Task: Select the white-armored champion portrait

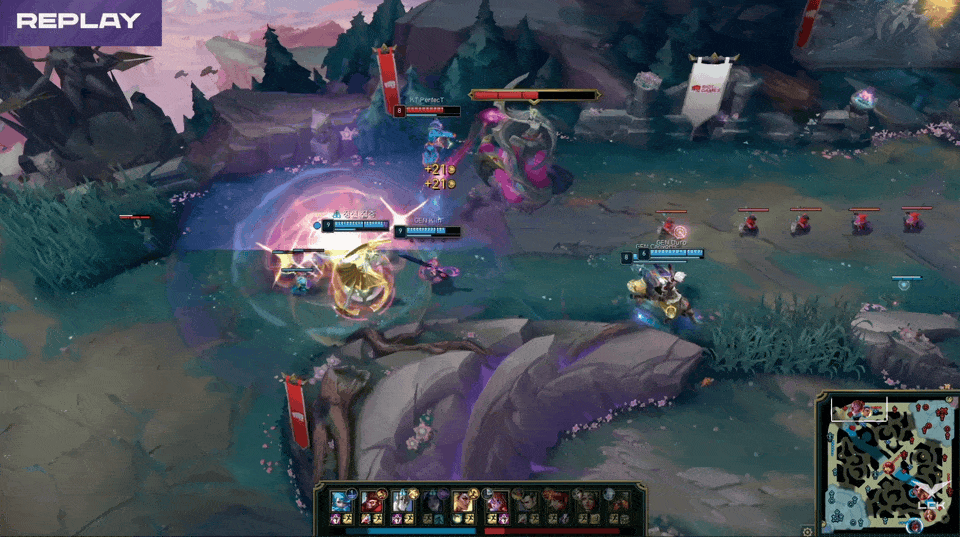Action: coord(402,502)
